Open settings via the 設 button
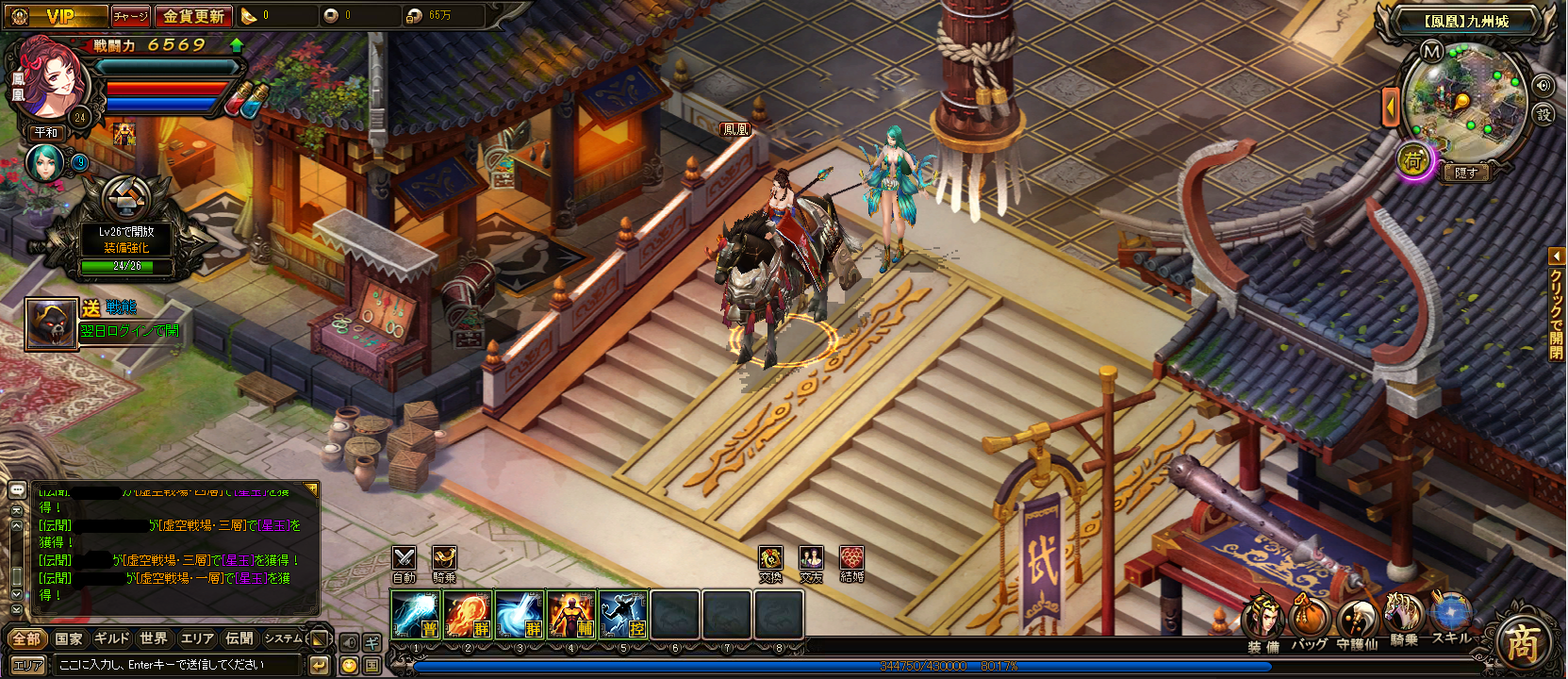 (1543, 115)
